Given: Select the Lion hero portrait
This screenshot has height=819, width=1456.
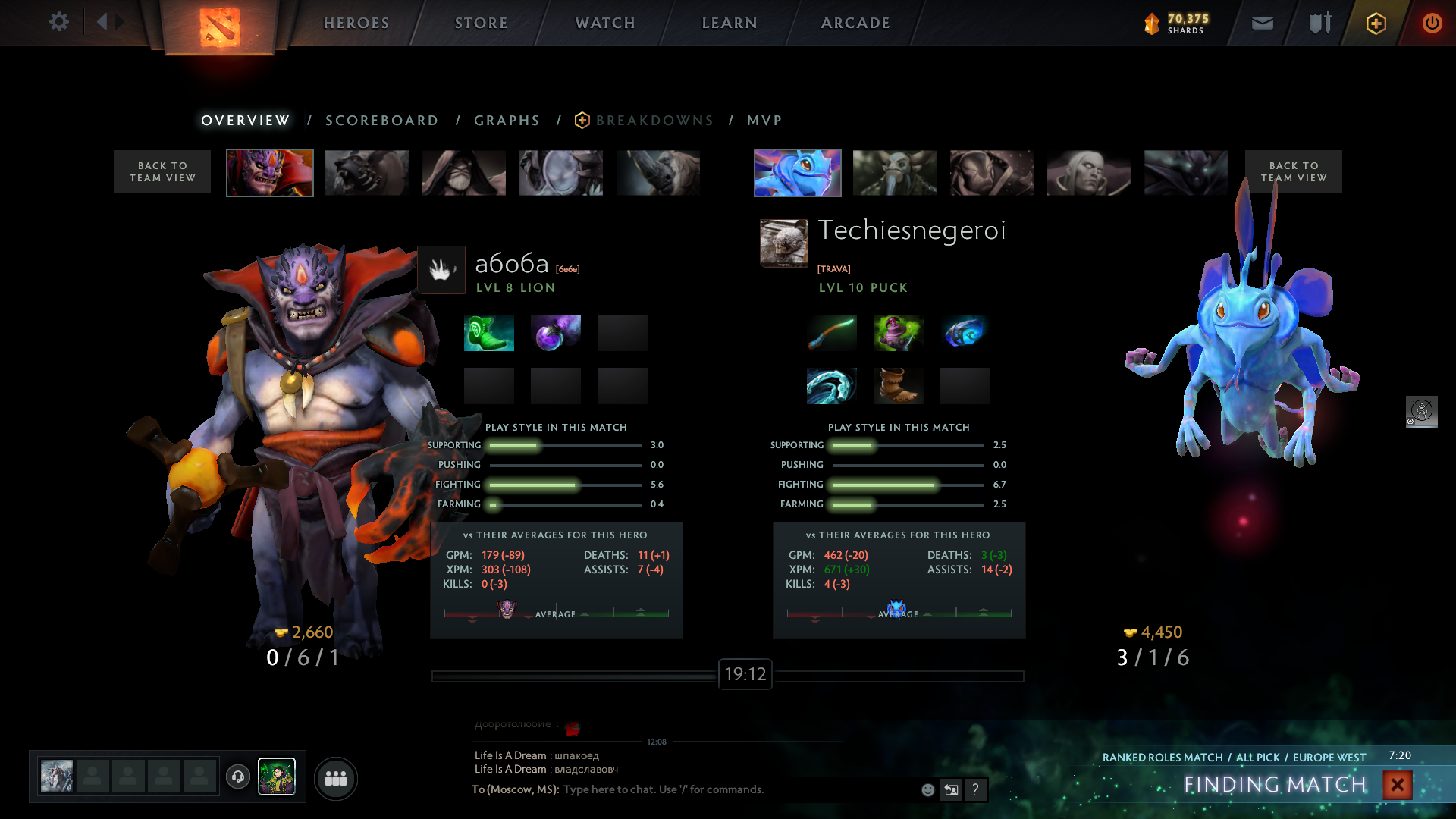Looking at the screenshot, I should coord(270,173).
